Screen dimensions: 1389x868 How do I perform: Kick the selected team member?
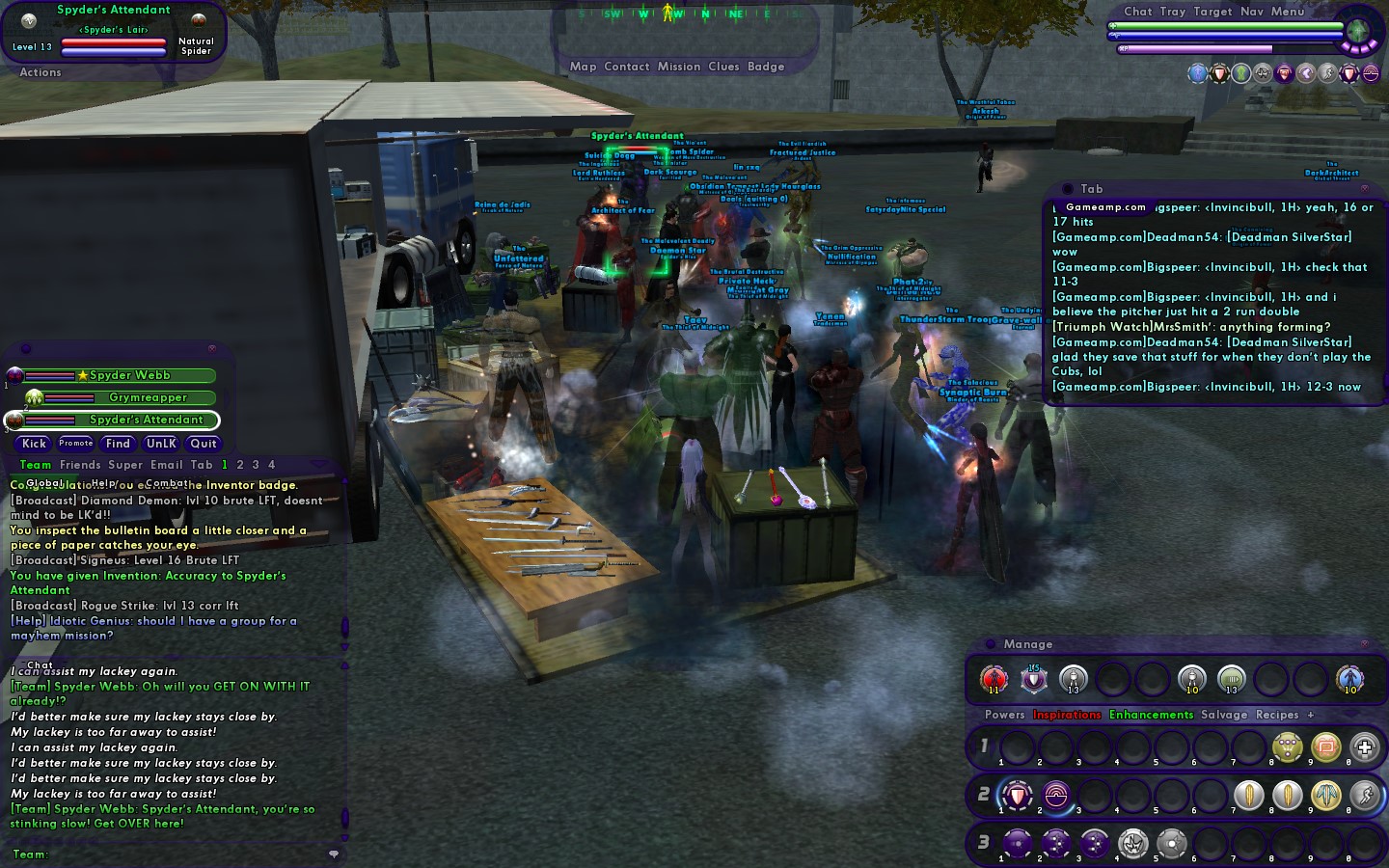(x=34, y=444)
